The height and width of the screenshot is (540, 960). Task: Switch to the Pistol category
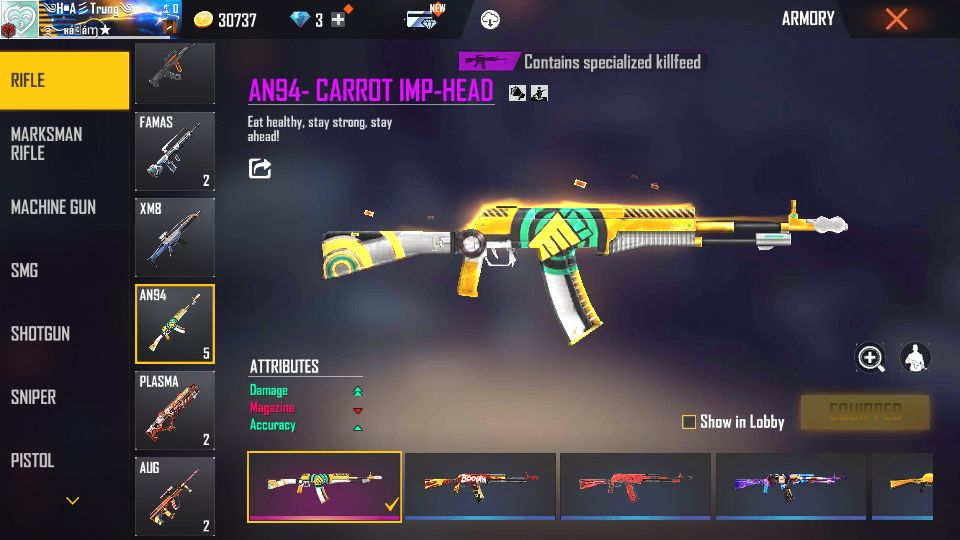pos(32,461)
